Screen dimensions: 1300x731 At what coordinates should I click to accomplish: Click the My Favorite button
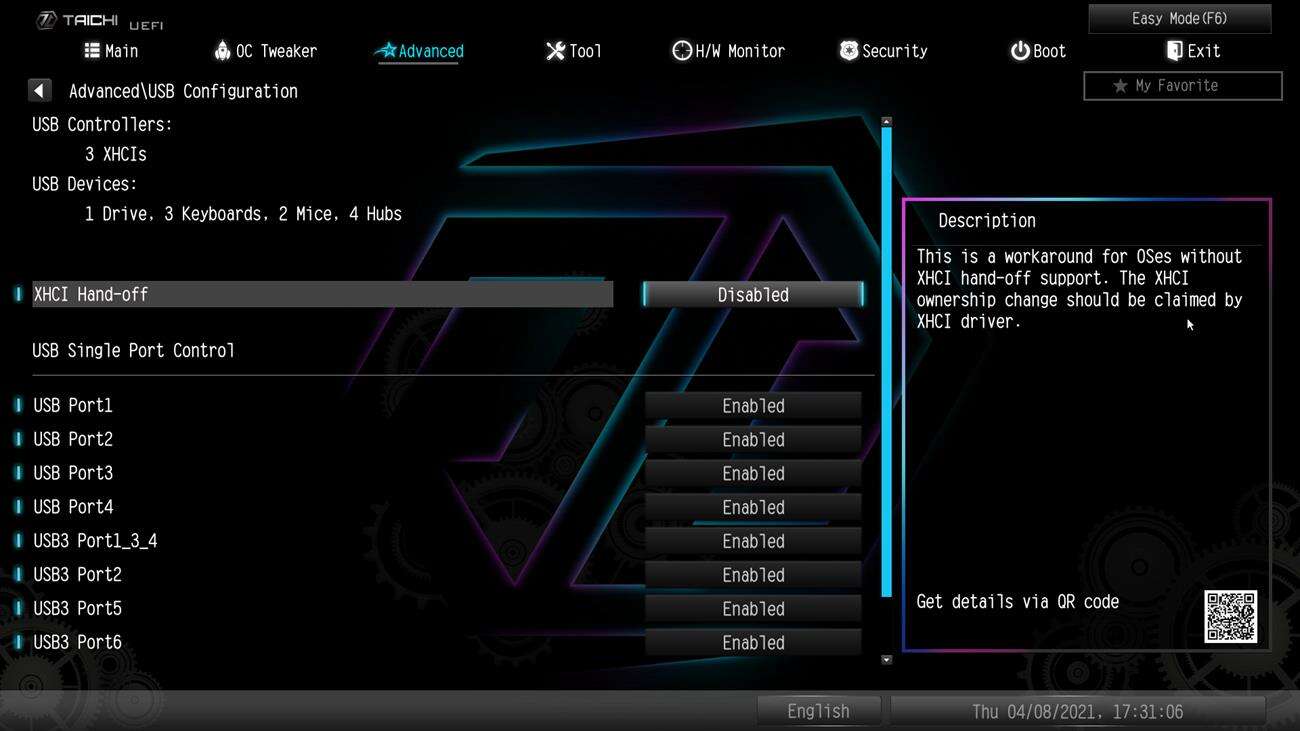tap(1182, 85)
